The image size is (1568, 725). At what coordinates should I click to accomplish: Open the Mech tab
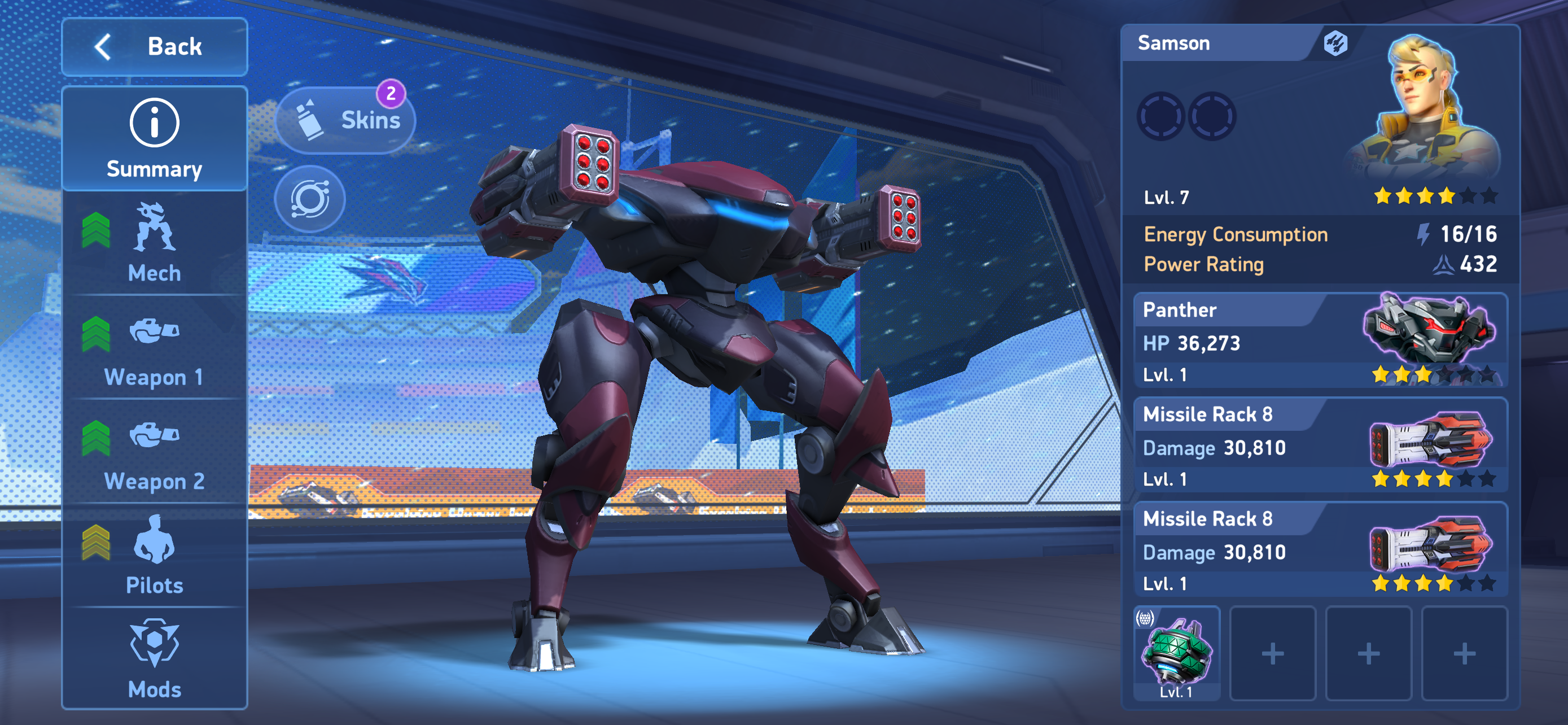click(155, 243)
